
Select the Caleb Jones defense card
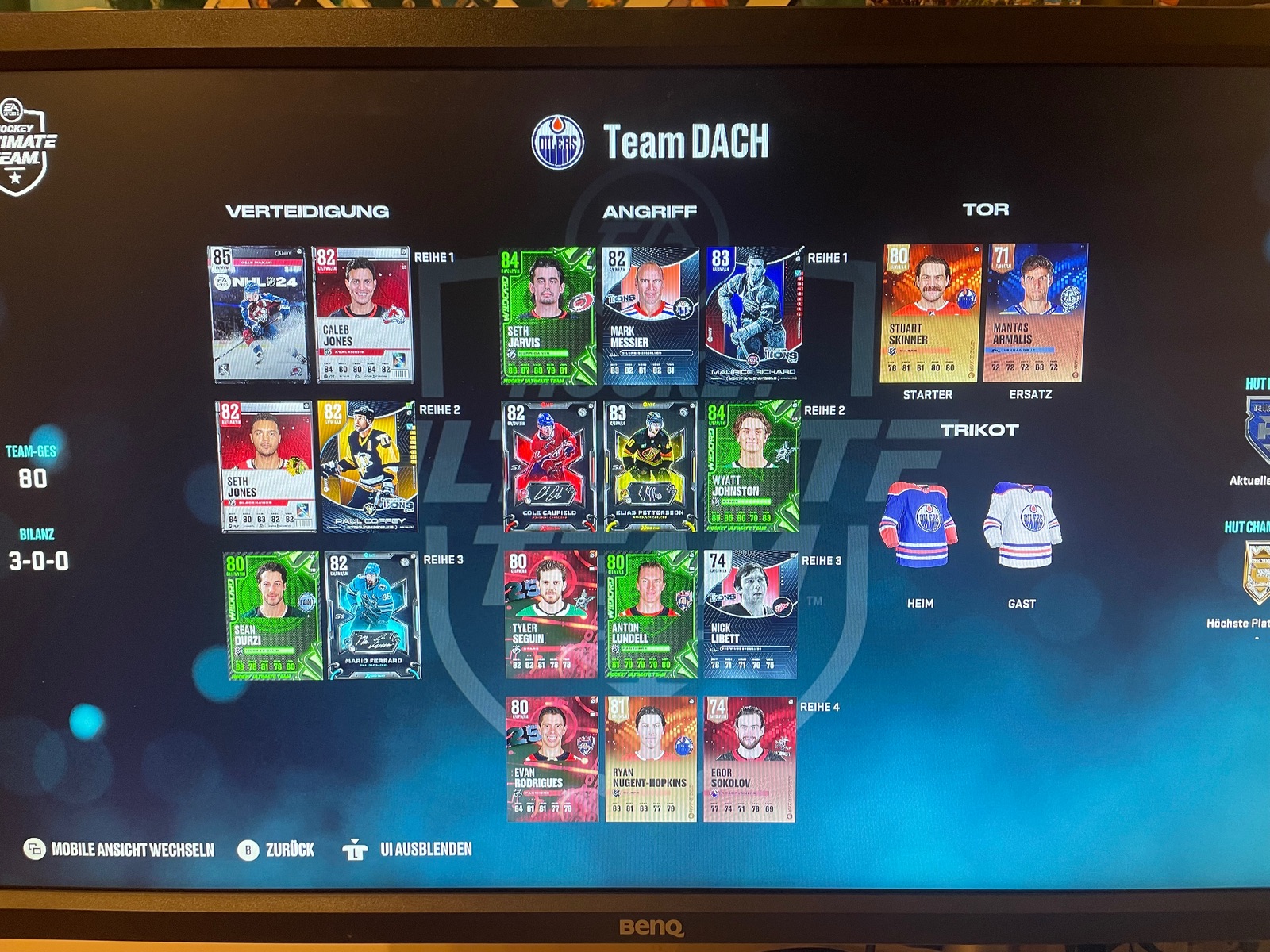[x=362, y=315]
